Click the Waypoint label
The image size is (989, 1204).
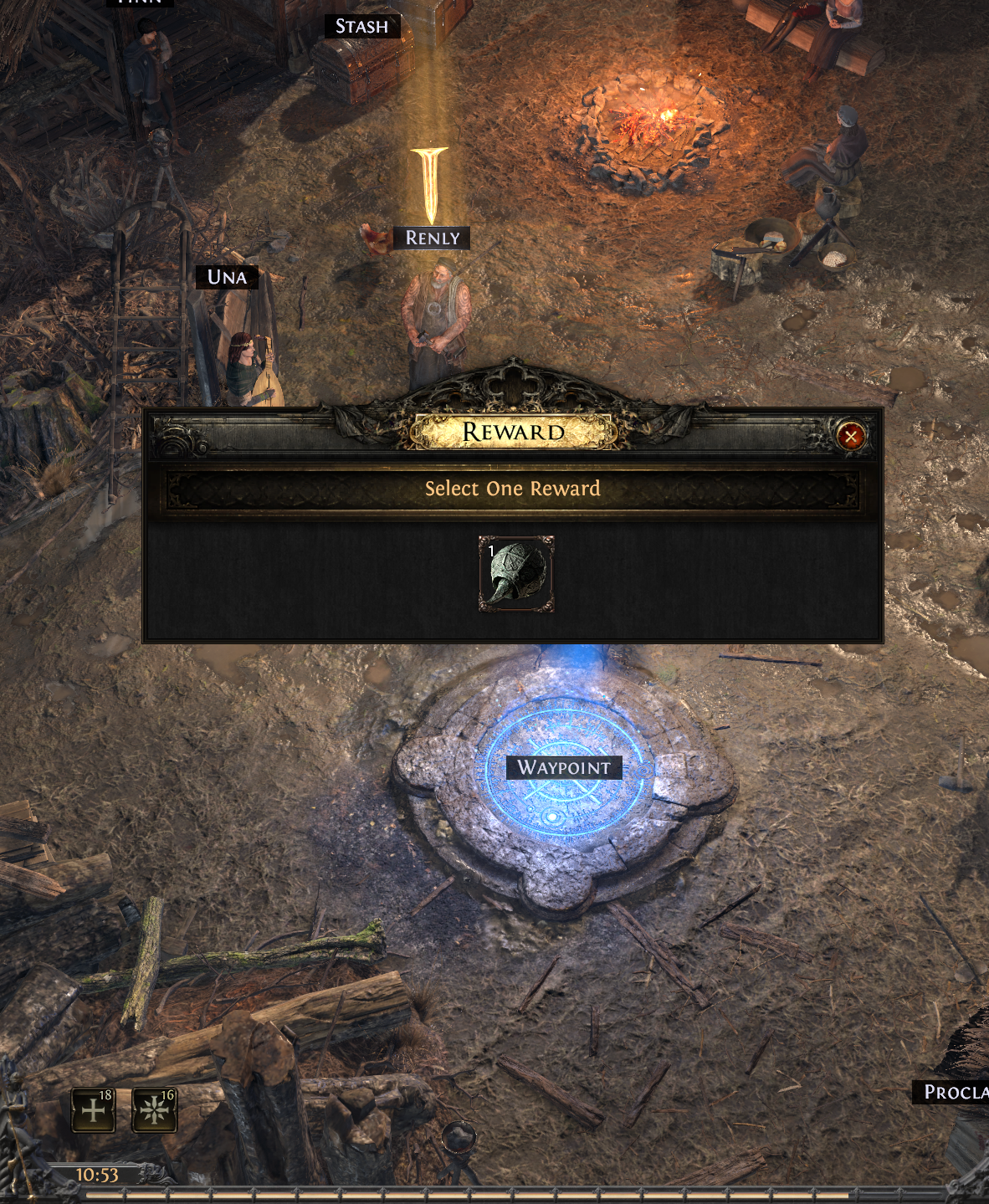click(563, 767)
